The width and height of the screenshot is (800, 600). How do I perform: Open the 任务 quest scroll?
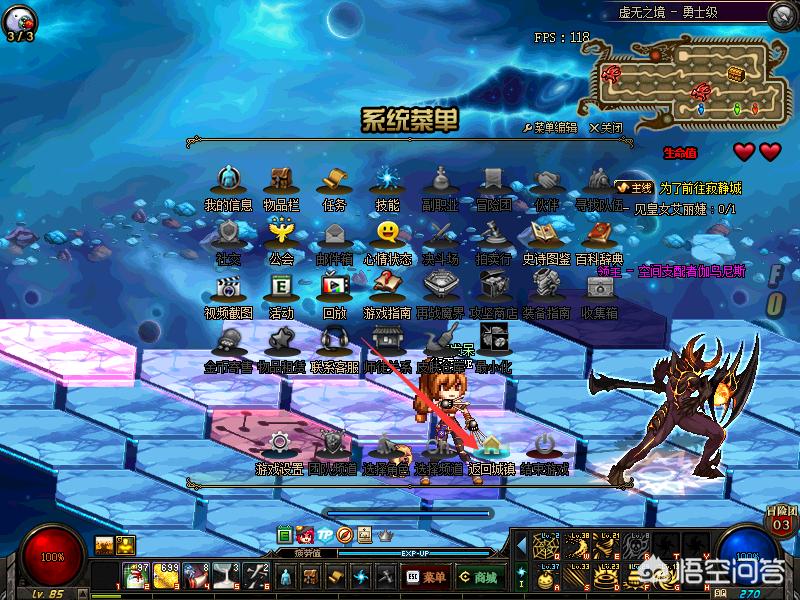[x=333, y=181]
